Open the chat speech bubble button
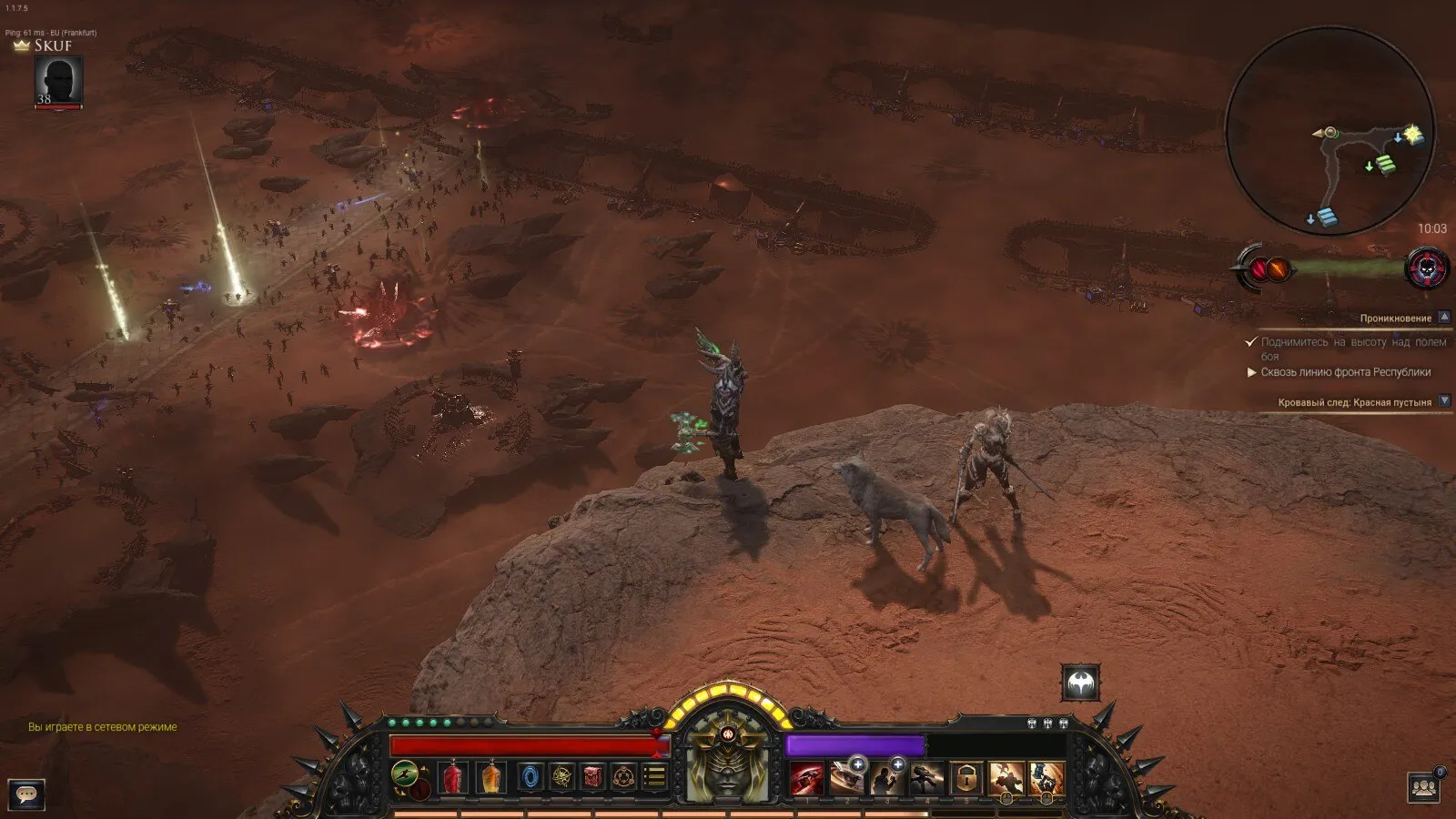The height and width of the screenshot is (819, 1456). click(x=27, y=794)
